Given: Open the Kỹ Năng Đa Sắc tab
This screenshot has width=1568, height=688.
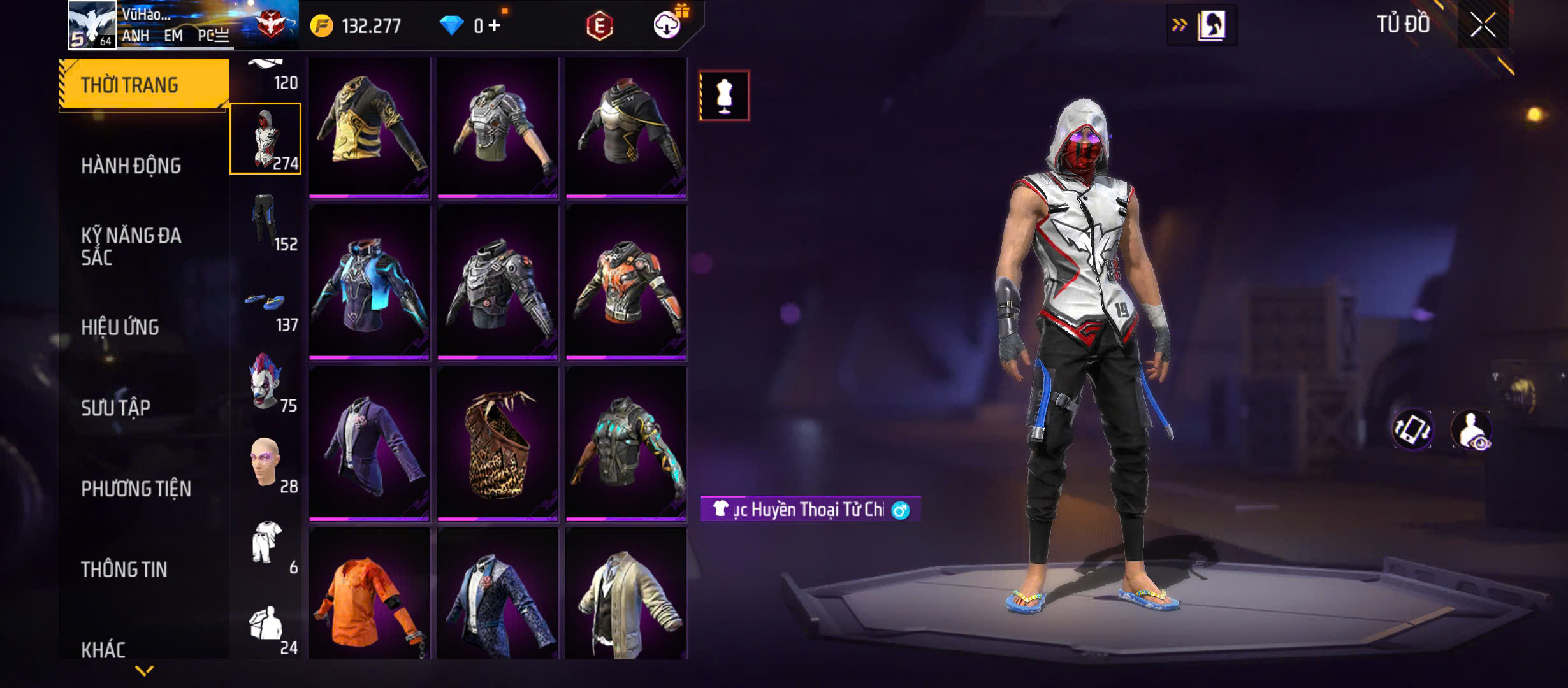Looking at the screenshot, I should pos(131,246).
